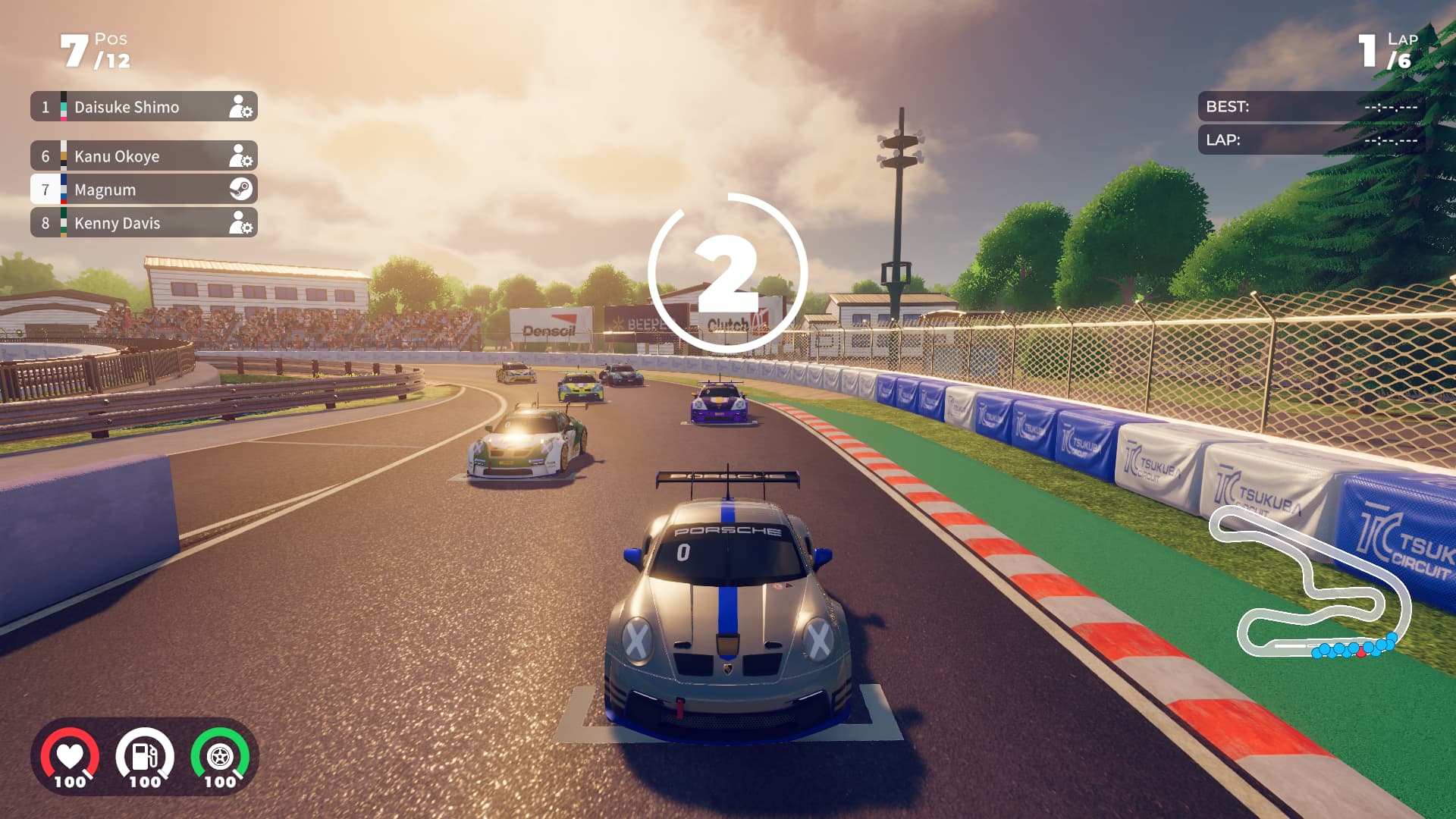Screen dimensions: 1456x819
Task: Click the fuel pump gauge icon
Action: coord(145,757)
